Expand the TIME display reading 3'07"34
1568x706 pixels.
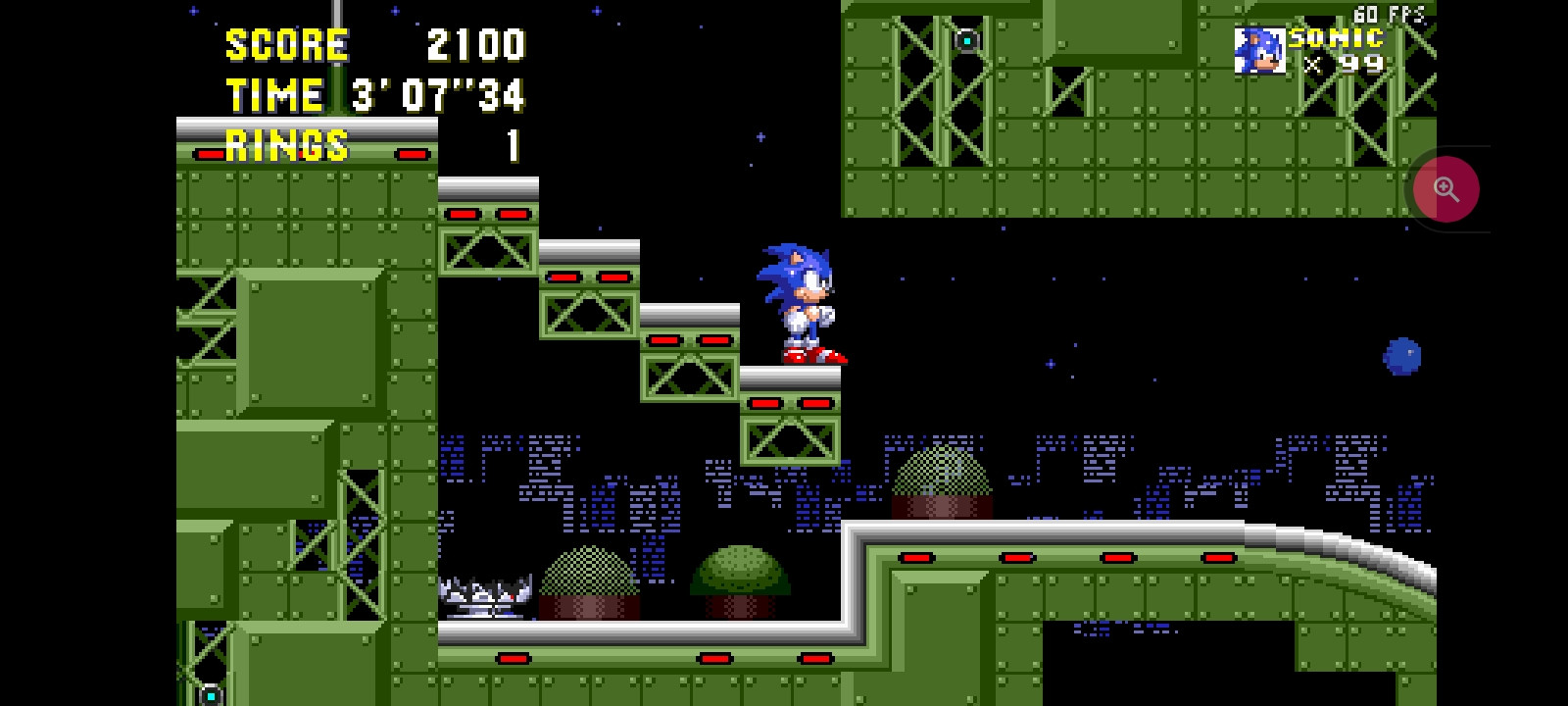point(438,94)
